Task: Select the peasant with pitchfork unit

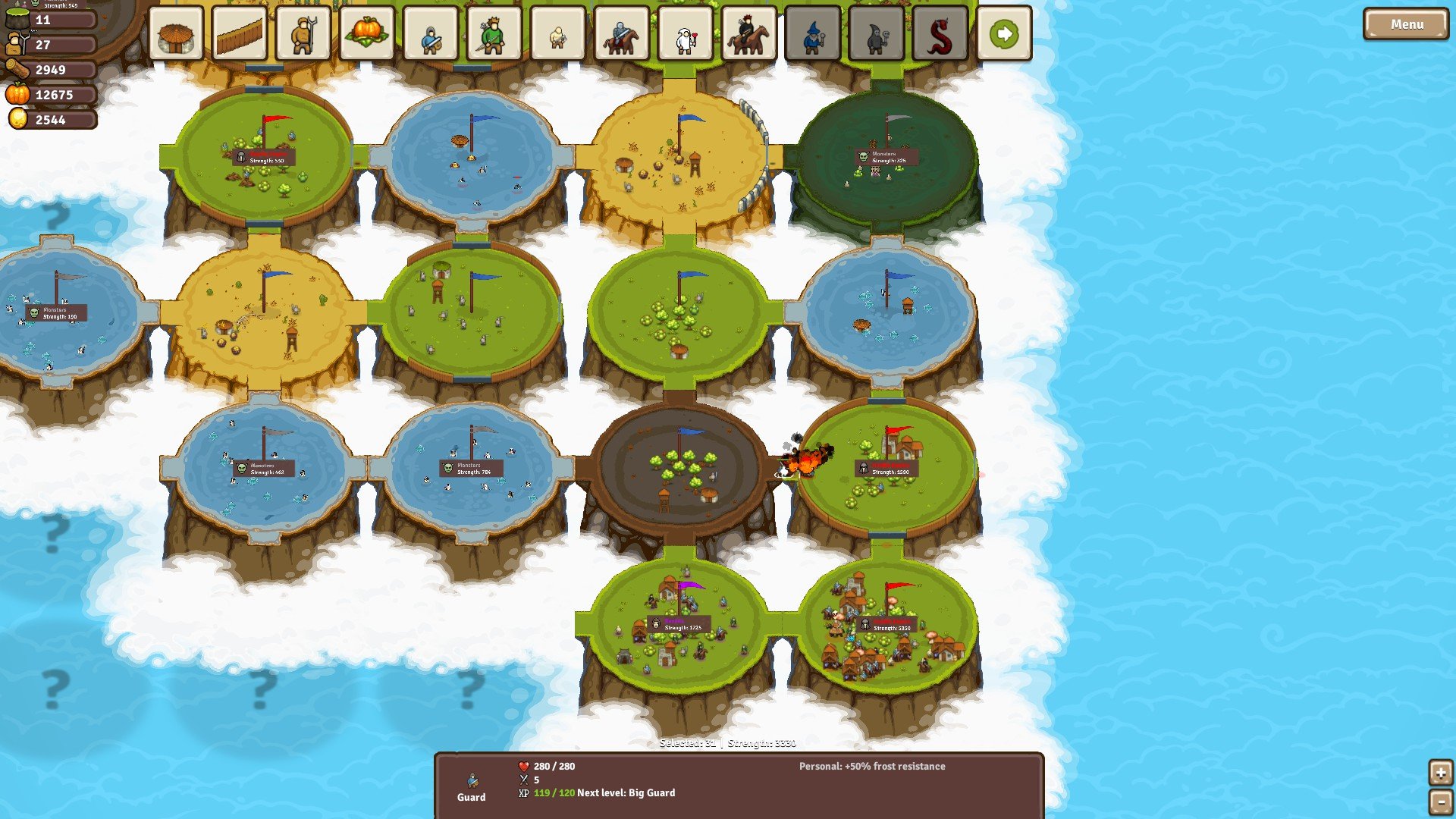Action: pos(303,34)
